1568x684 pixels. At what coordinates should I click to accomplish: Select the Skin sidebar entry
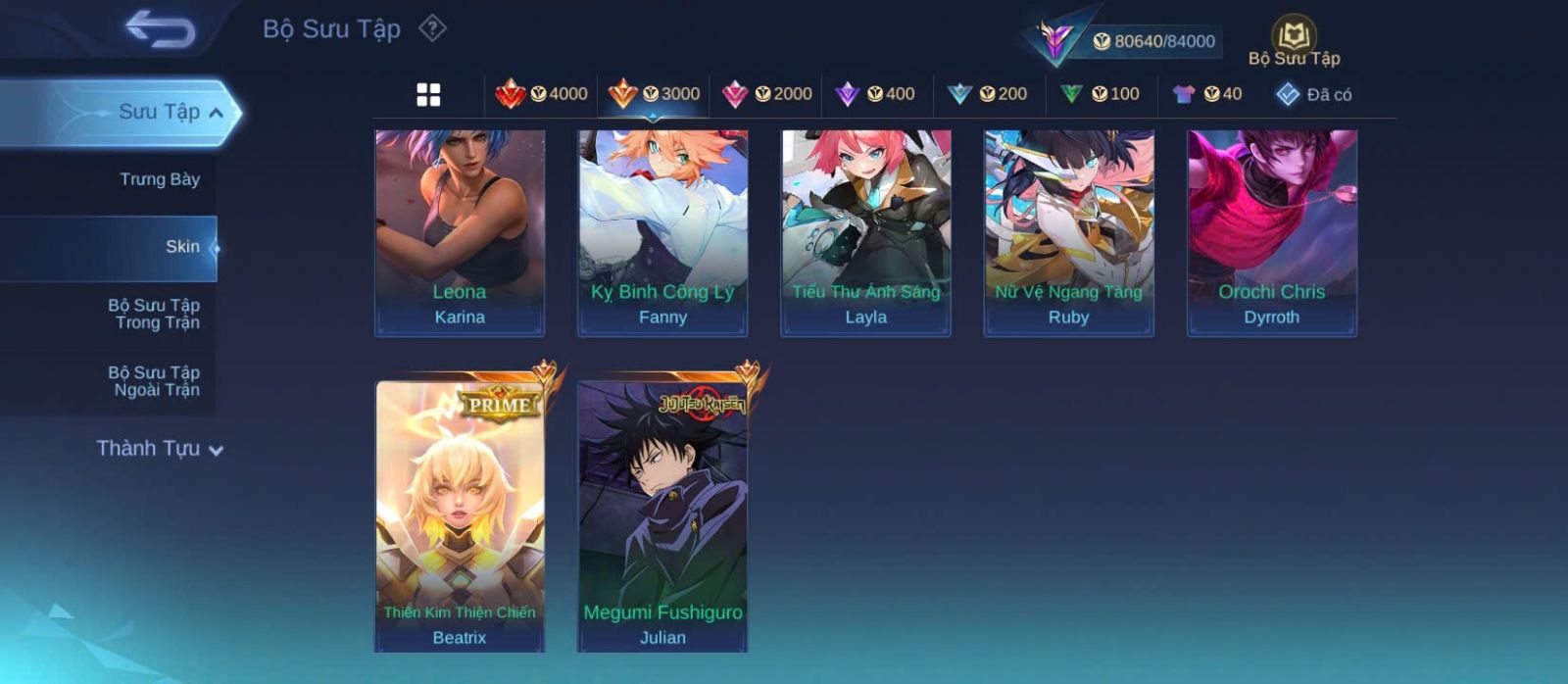point(181,247)
